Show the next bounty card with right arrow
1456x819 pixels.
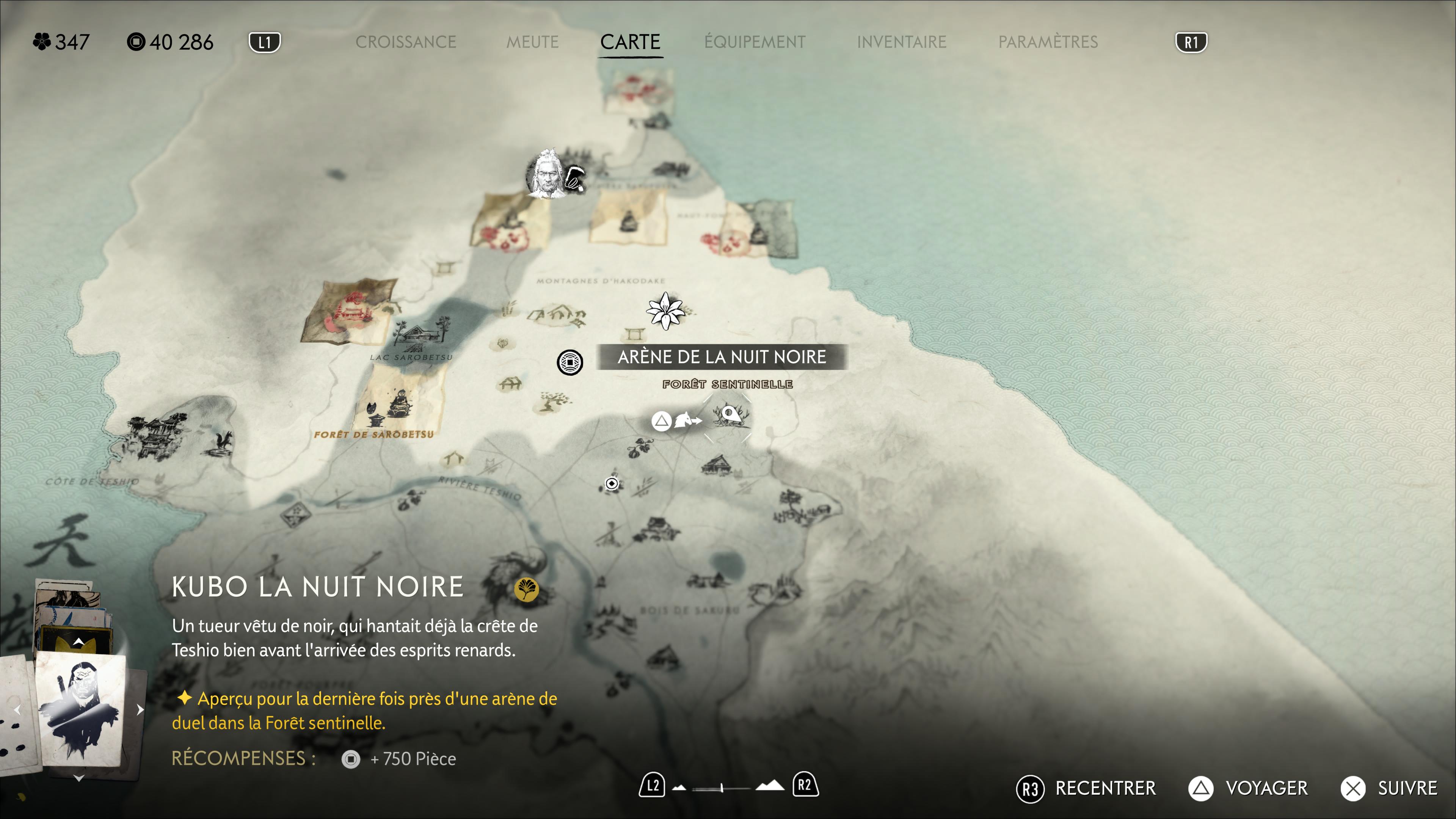pos(140,709)
